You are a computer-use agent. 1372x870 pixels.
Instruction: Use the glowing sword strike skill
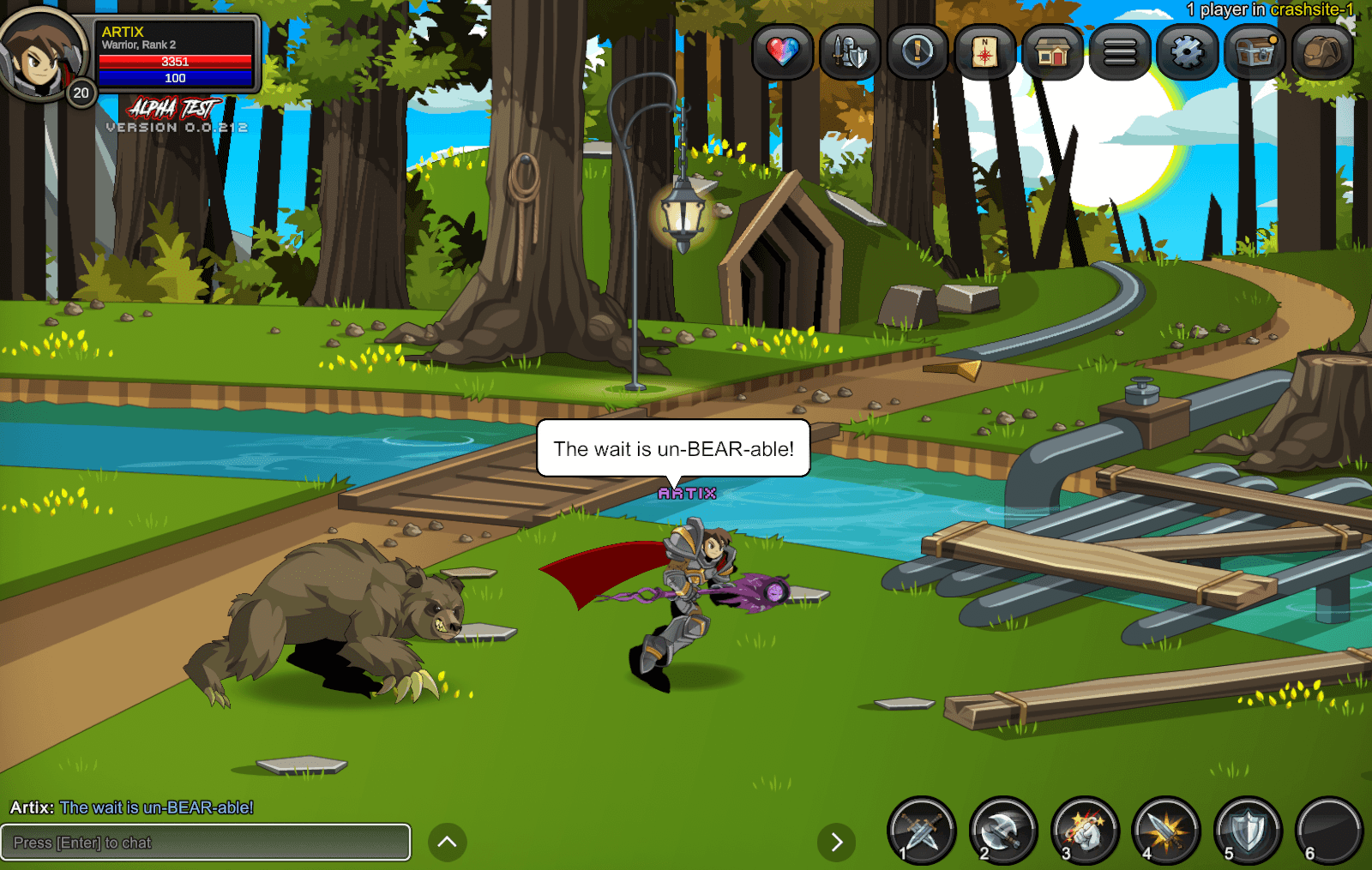1166,831
